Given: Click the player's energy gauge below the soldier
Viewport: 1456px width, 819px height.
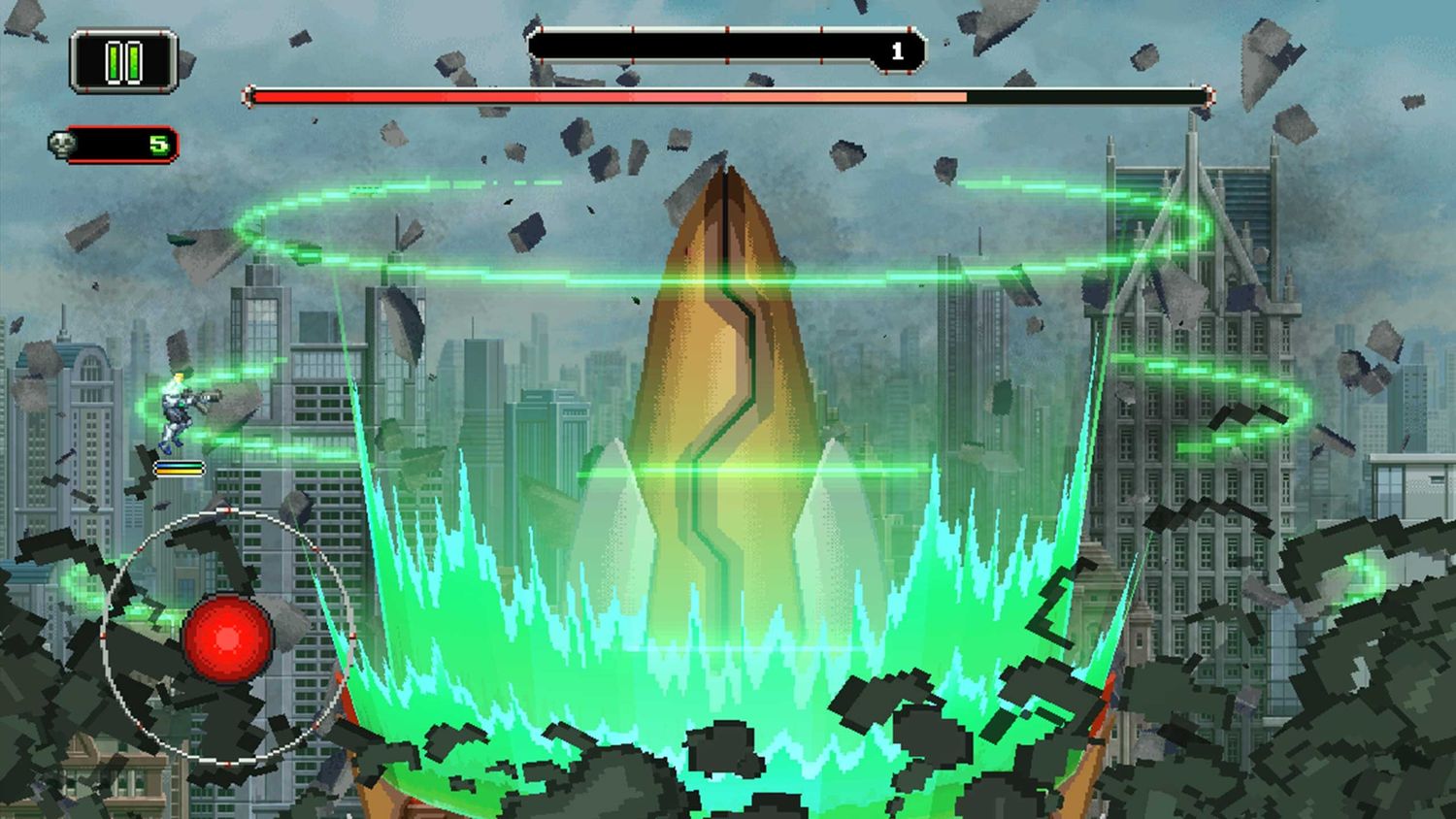Looking at the screenshot, I should (x=180, y=466).
